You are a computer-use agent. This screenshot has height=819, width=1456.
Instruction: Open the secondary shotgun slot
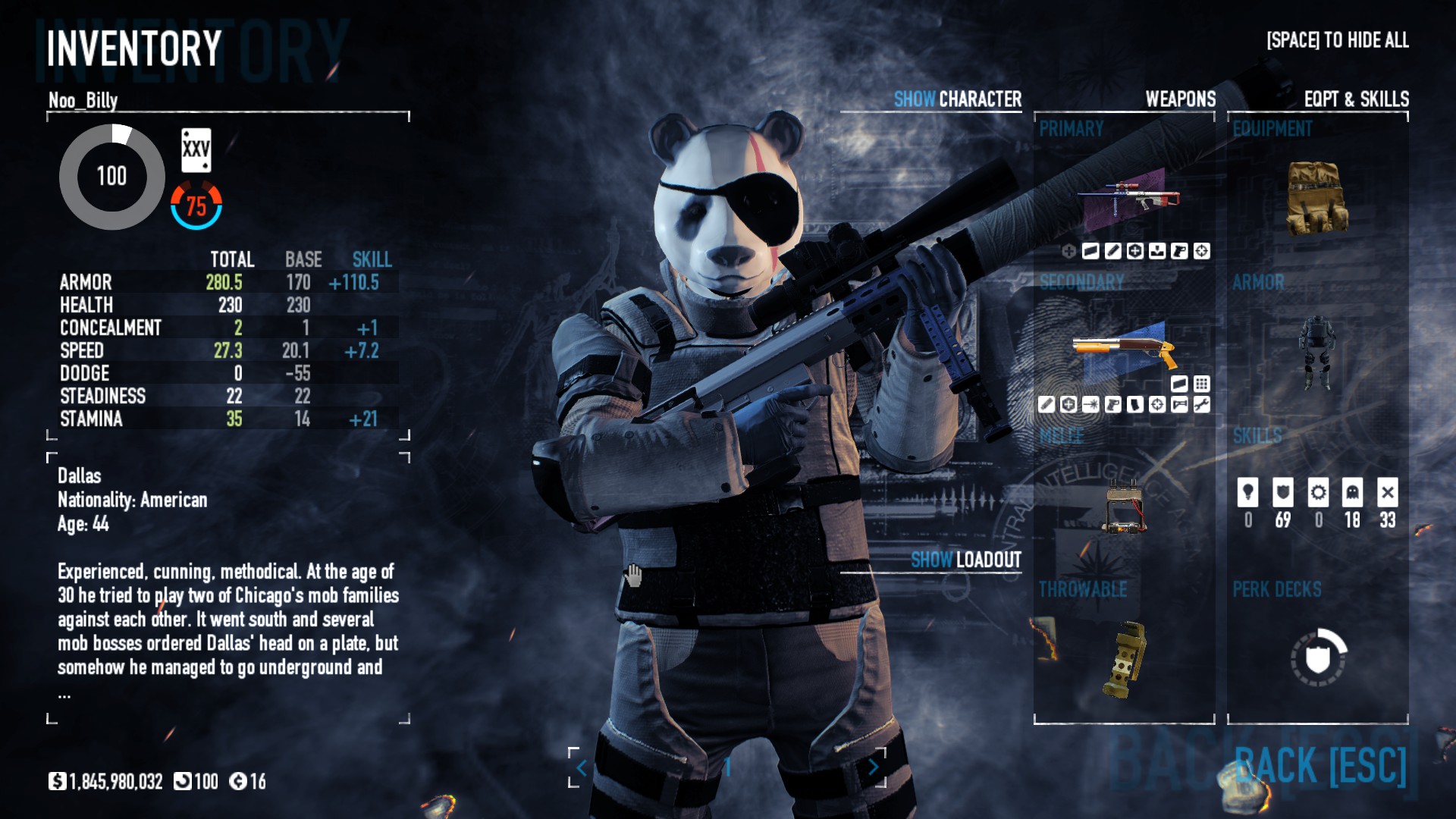pyautogui.click(x=1125, y=350)
